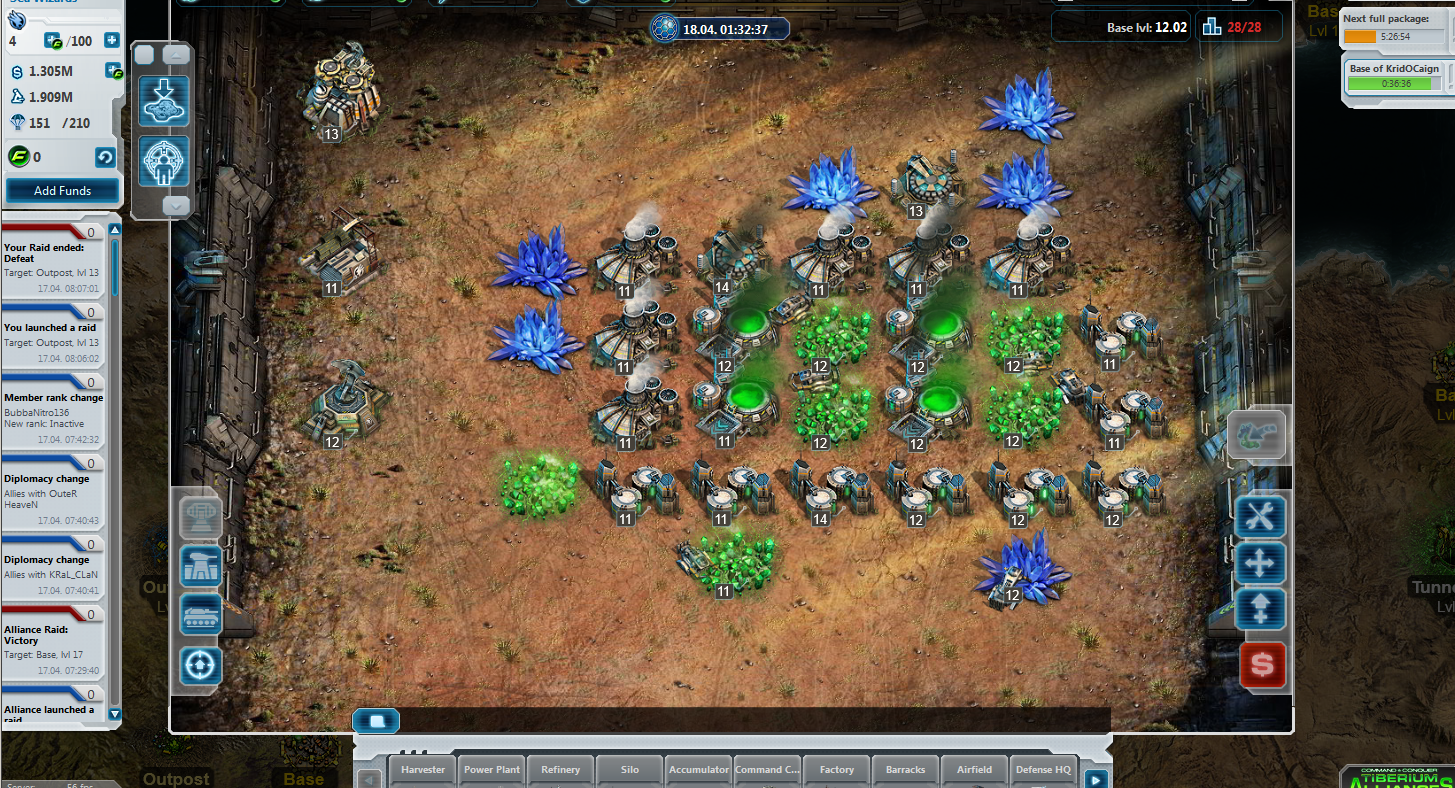This screenshot has height=788, width=1455.
Task: Pick Silo in the construction bar
Action: pos(630,770)
